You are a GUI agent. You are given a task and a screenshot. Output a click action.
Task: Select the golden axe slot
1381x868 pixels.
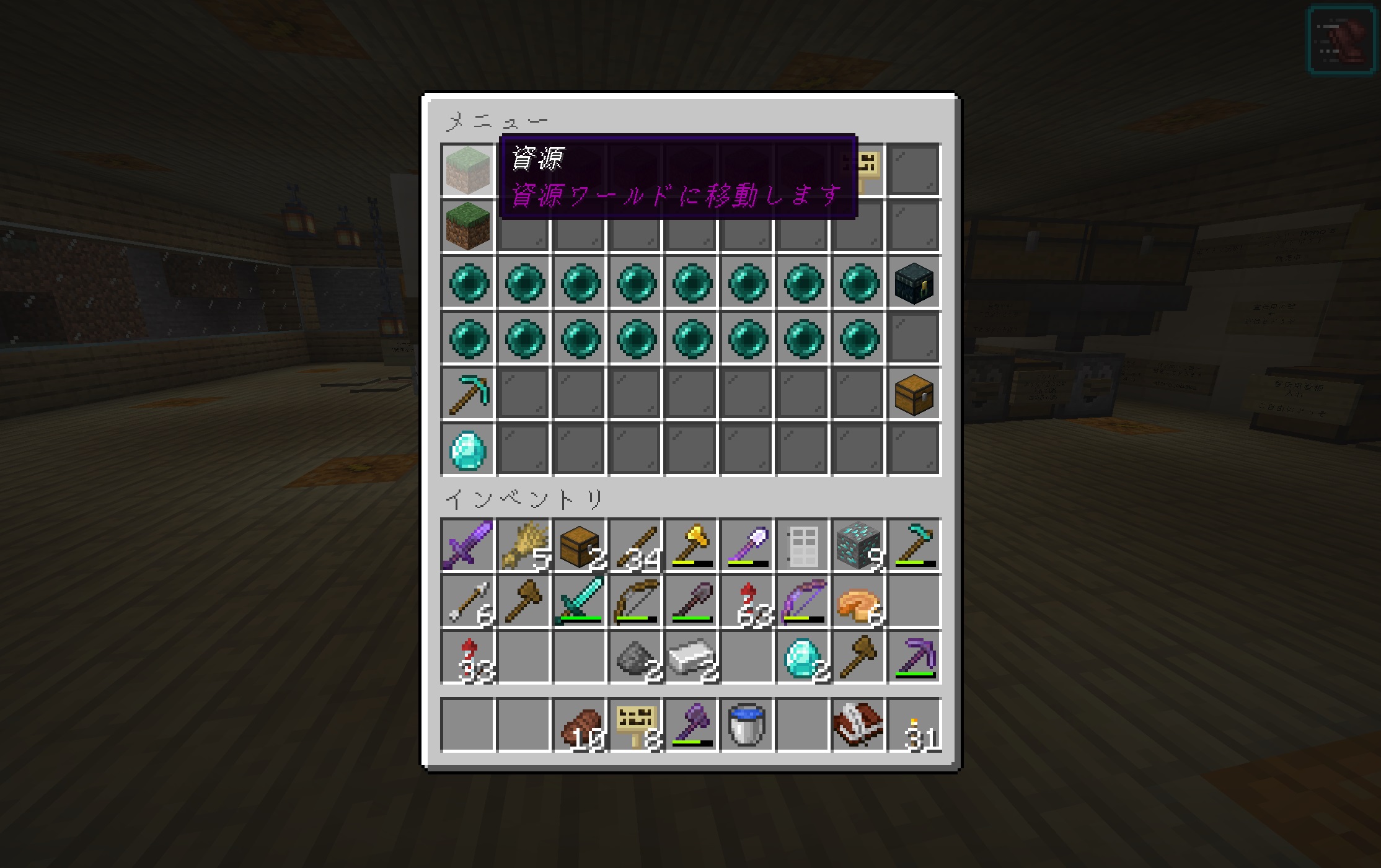pyautogui.click(x=691, y=545)
